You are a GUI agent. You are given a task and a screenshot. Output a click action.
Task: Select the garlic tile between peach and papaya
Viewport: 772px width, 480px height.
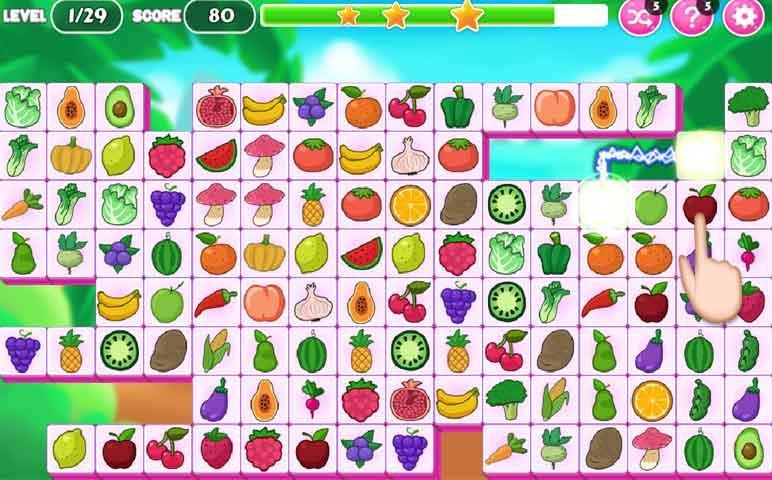(x=312, y=301)
